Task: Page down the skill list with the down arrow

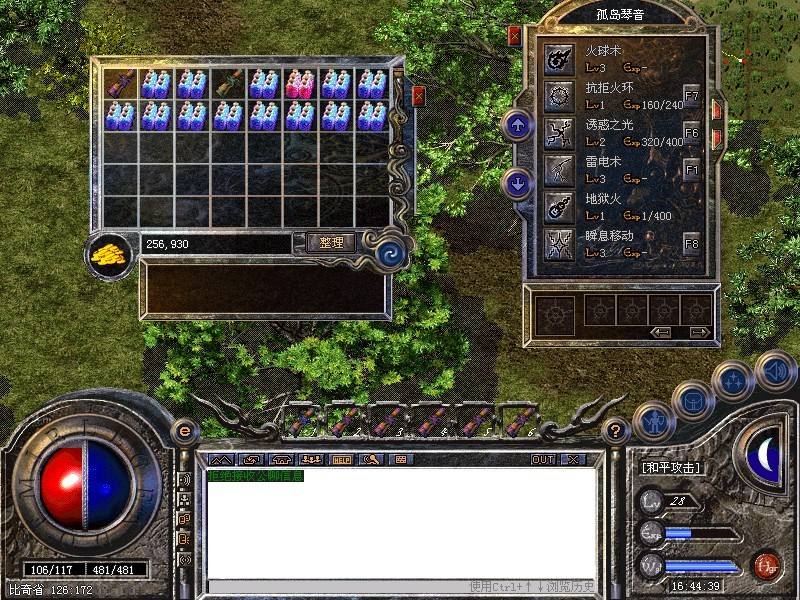Action: coord(518,183)
